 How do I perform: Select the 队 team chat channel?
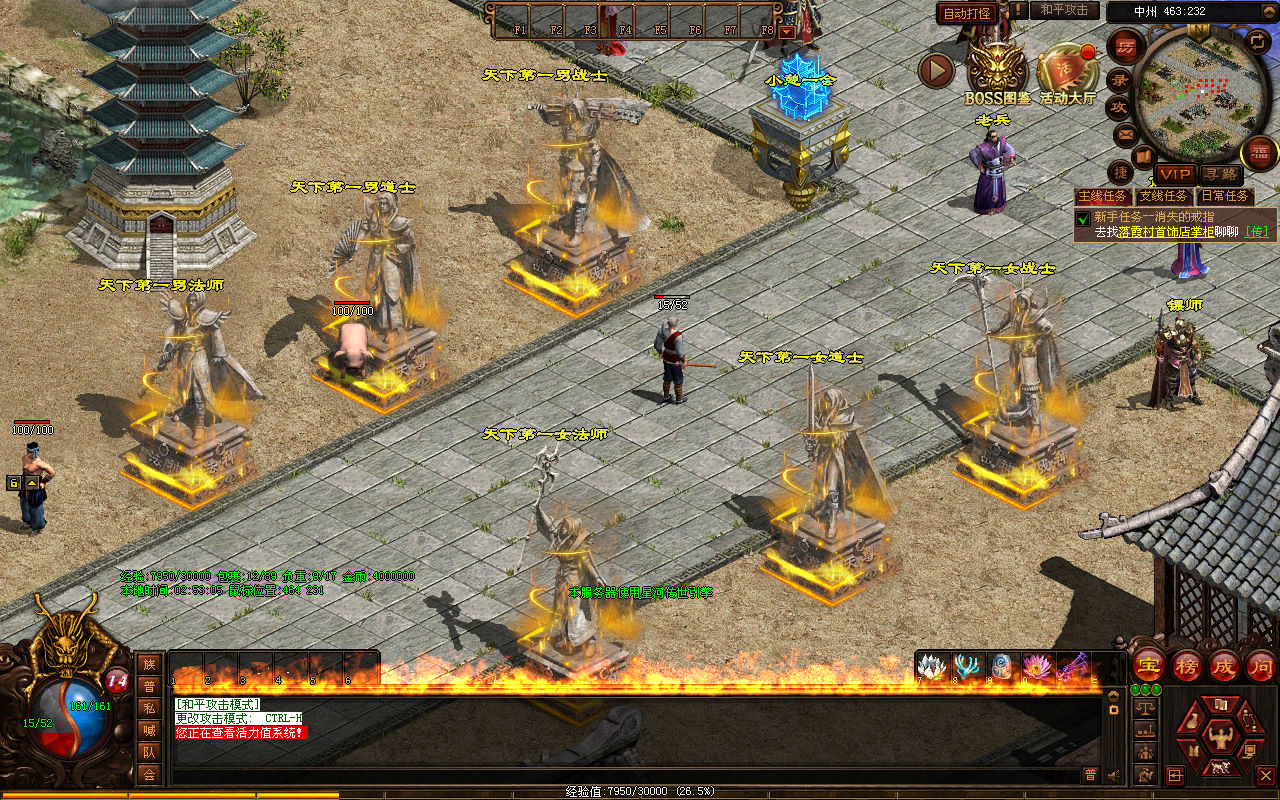(149, 753)
